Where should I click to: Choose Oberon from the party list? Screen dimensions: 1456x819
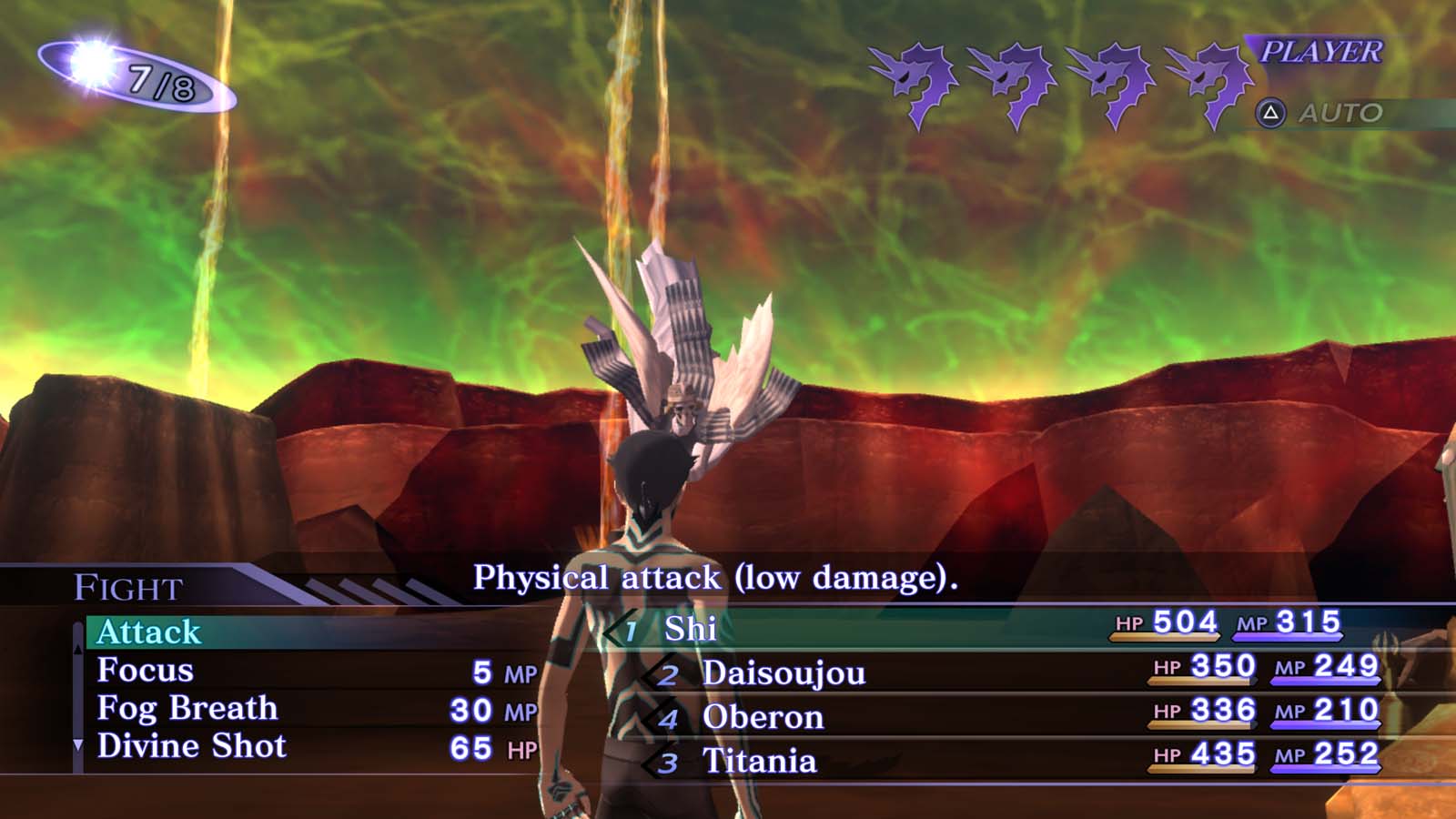(763, 717)
